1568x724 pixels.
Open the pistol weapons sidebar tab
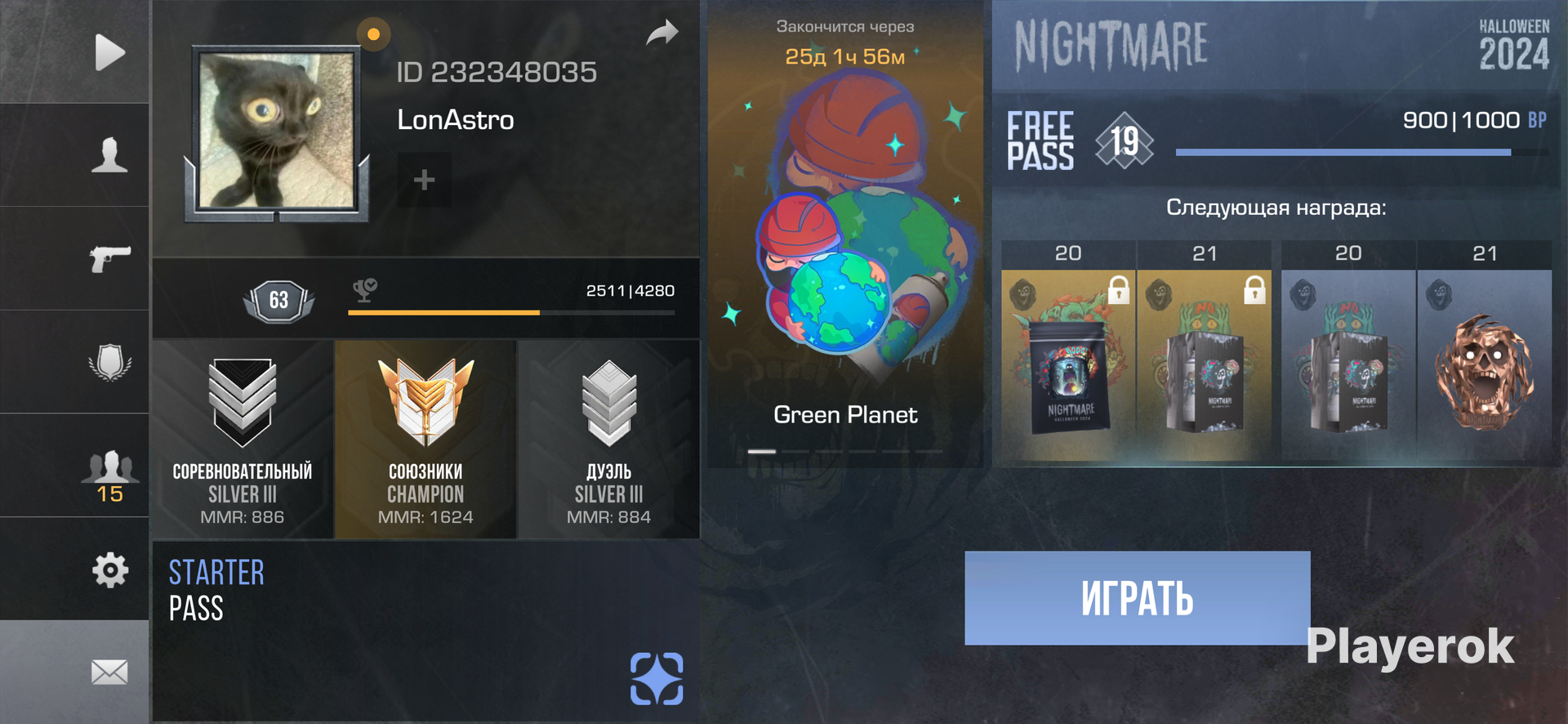click(109, 258)
